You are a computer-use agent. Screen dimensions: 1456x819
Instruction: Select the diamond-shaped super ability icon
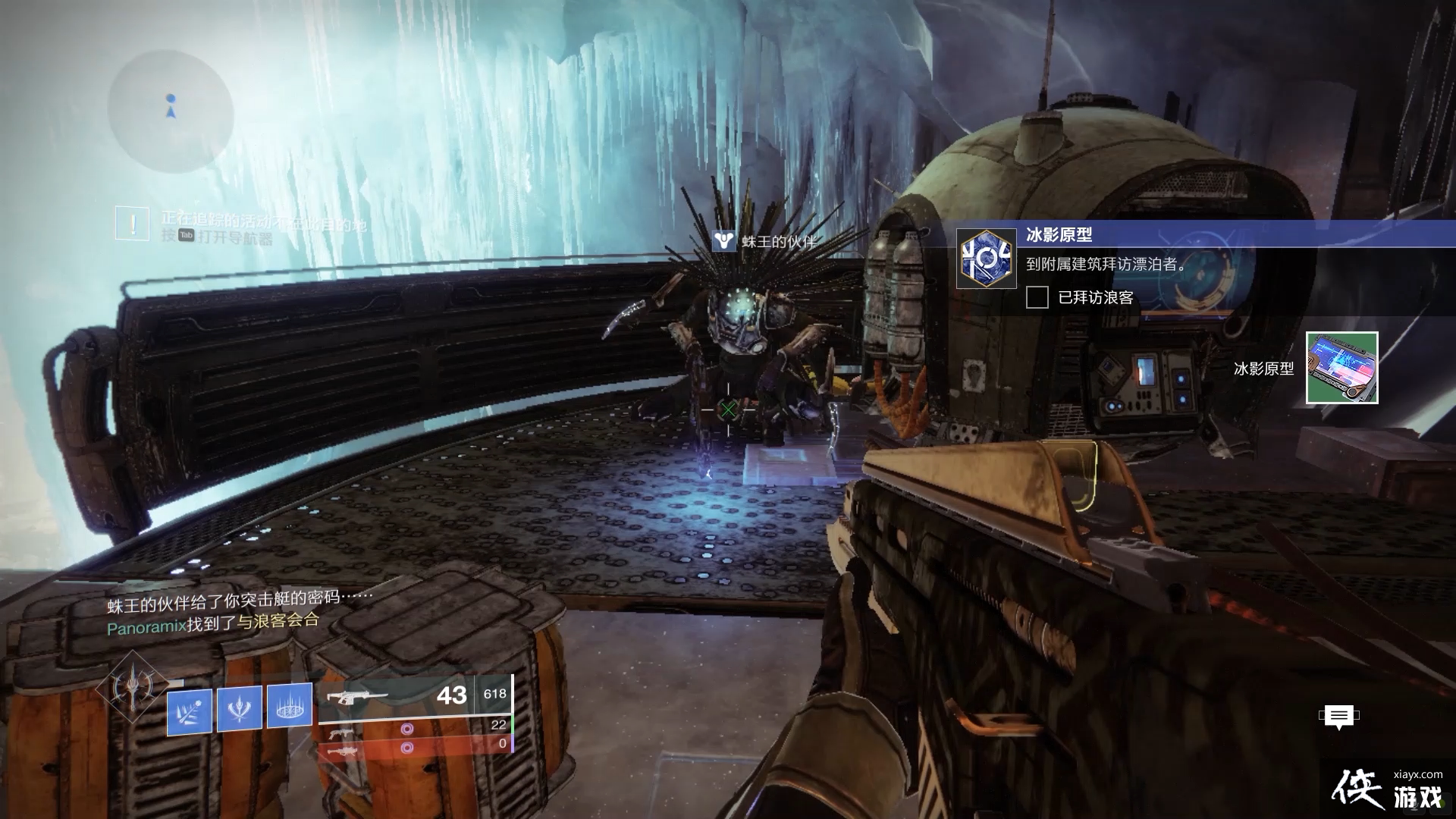pyautogui.click(x=133, y=688)
